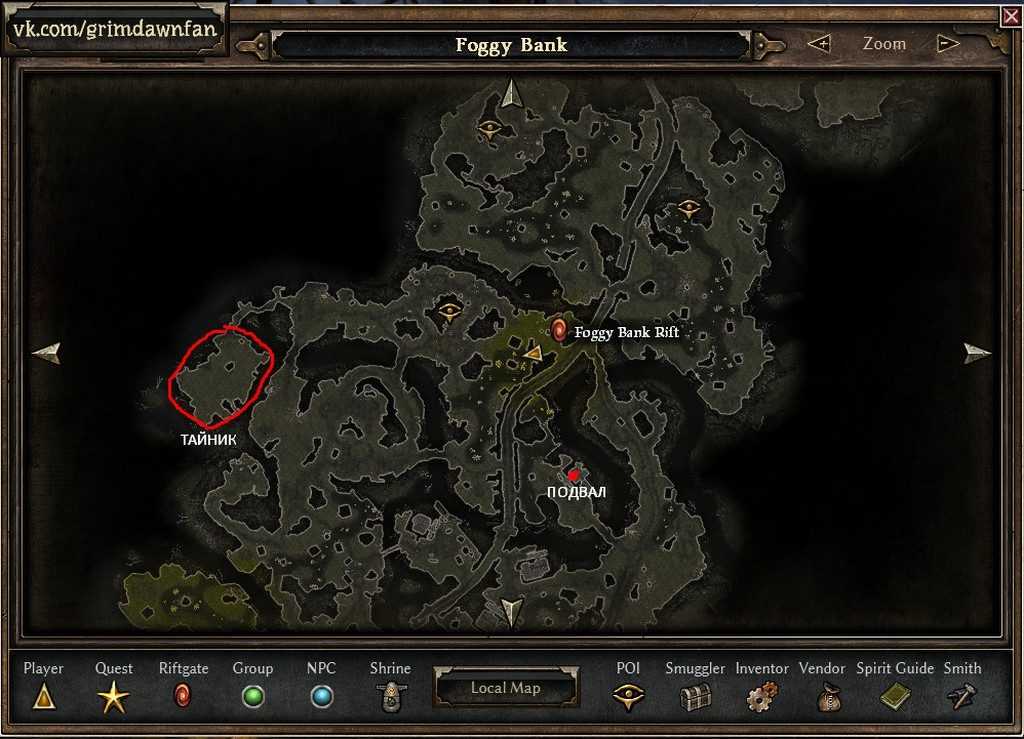
Task: Click the blue NPC legend icon
Action: pyautogui.click(x=321, y=696)
